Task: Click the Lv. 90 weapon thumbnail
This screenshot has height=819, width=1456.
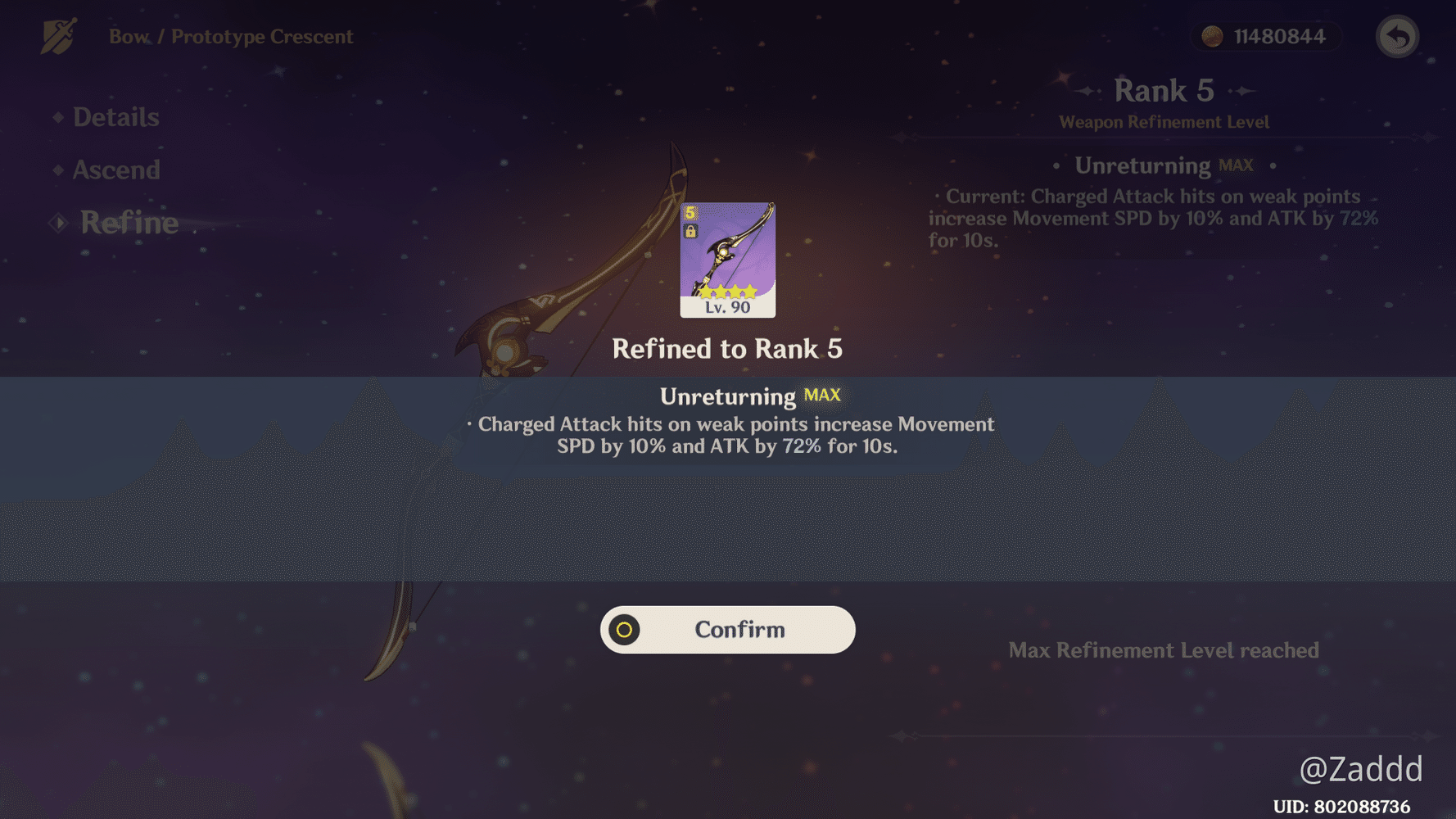Action: pos(727,258)
